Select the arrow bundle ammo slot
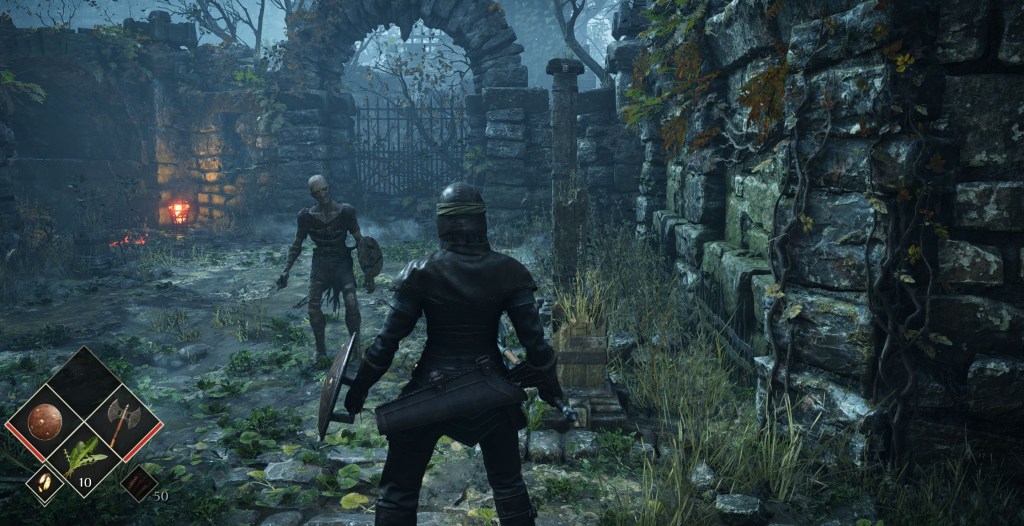This screenshot has height=526, width=1024. pos(138,483)
